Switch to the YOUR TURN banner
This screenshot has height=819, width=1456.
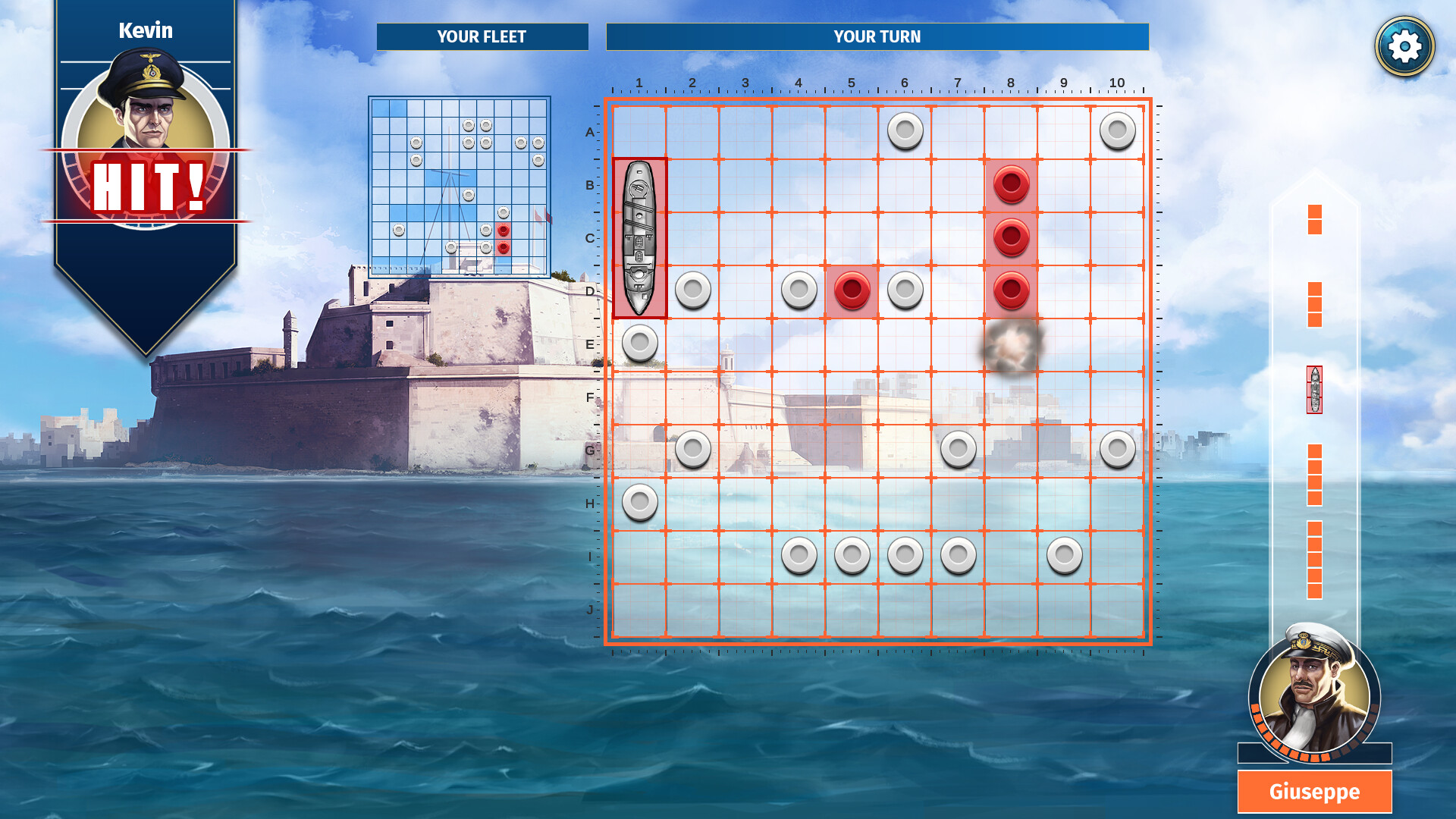coord(877,36)
